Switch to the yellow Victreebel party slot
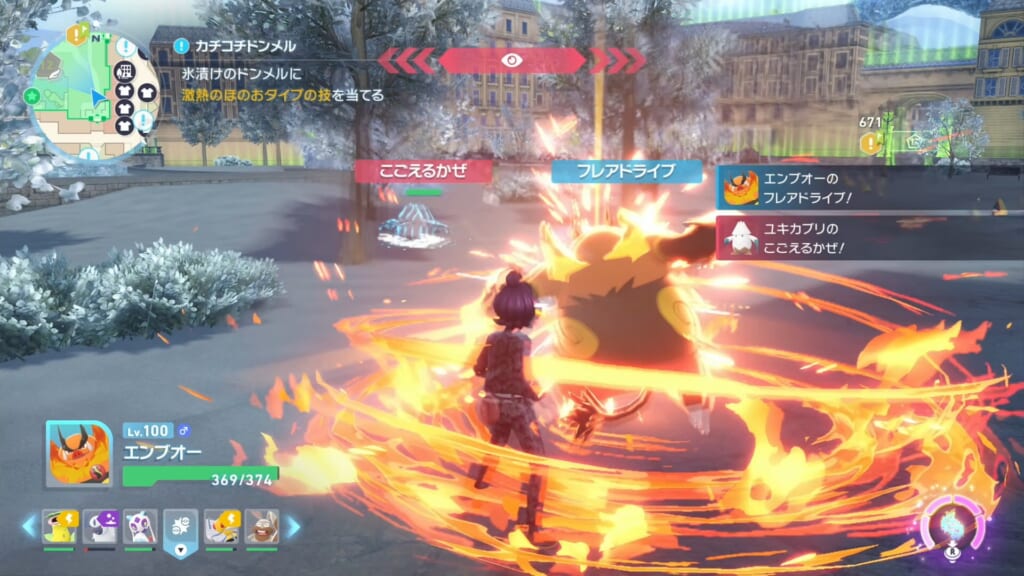 58,526
